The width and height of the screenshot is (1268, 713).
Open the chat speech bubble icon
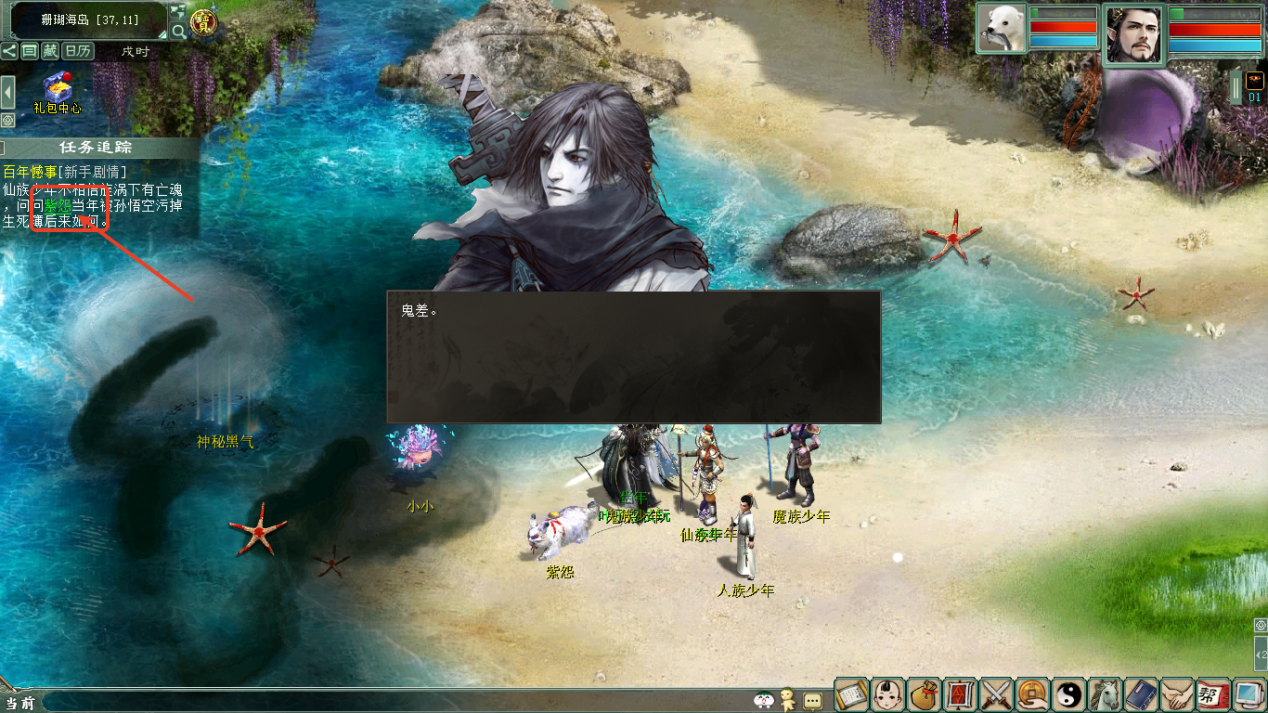(812, 701)
